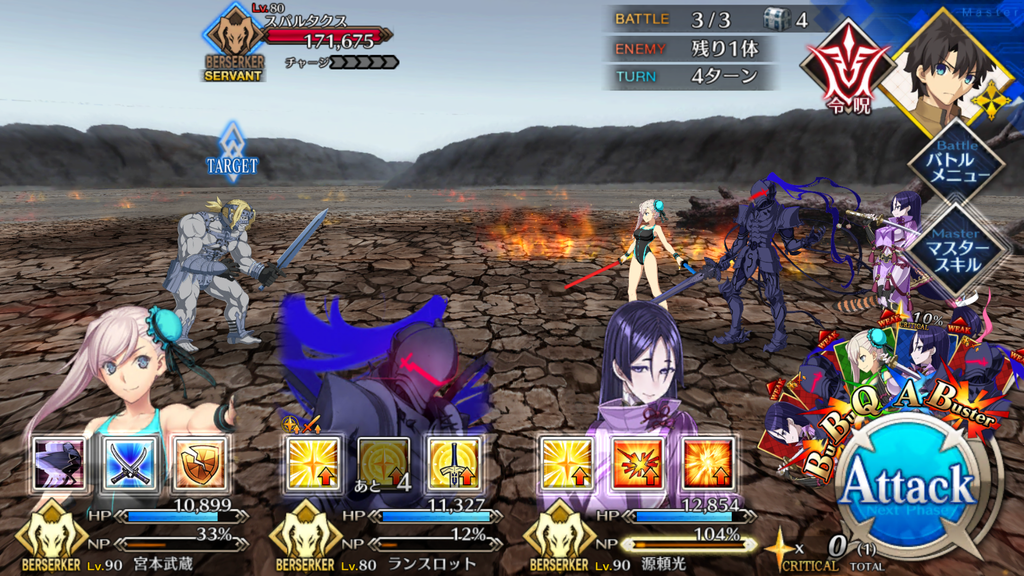
Task: Activate Musashi's orange shield skill
Action: (x=199, y=463)
